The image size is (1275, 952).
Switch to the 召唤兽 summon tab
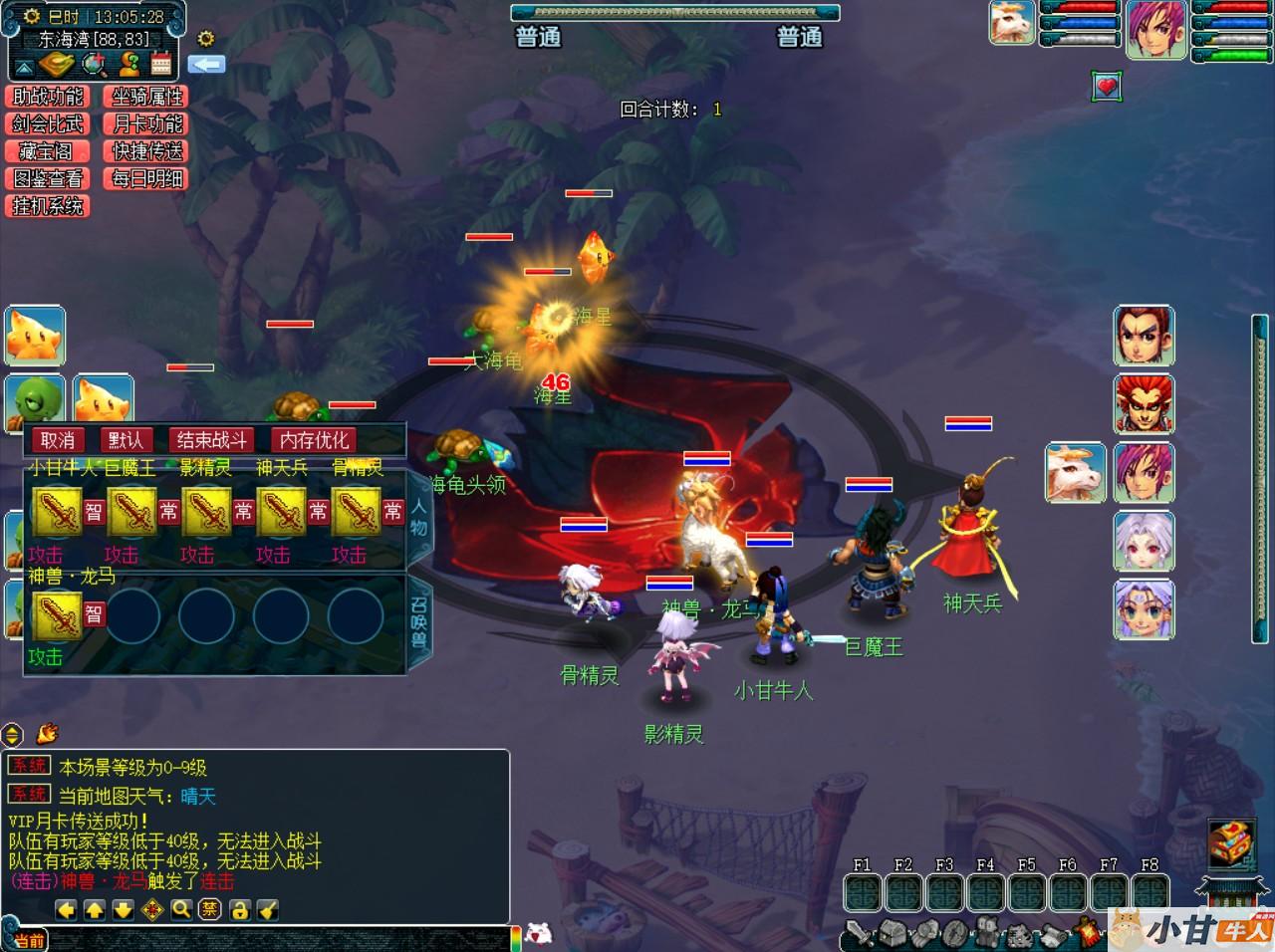tap(418, 622)
